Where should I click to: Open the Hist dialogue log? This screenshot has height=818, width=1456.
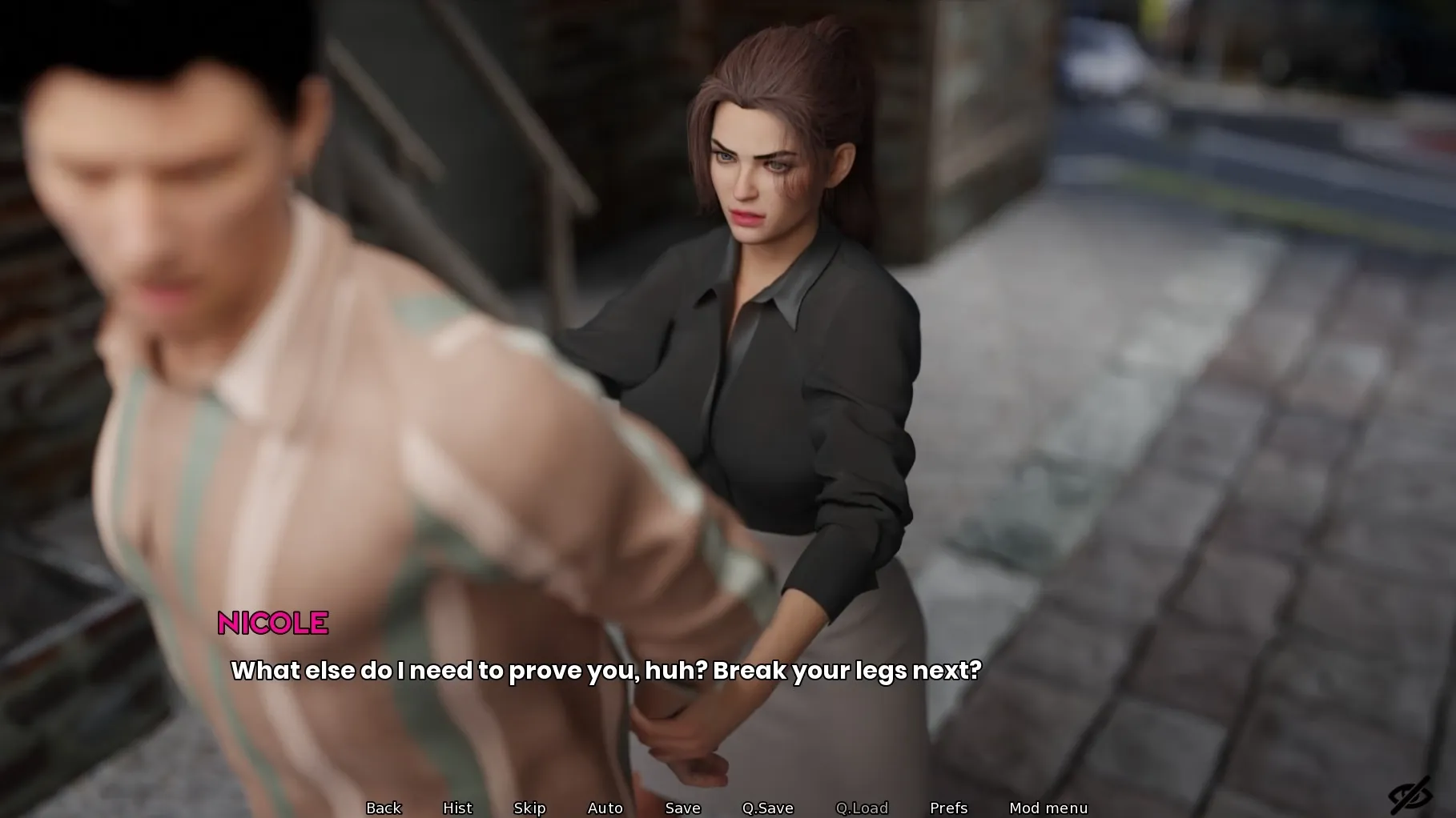pos(457,808)
